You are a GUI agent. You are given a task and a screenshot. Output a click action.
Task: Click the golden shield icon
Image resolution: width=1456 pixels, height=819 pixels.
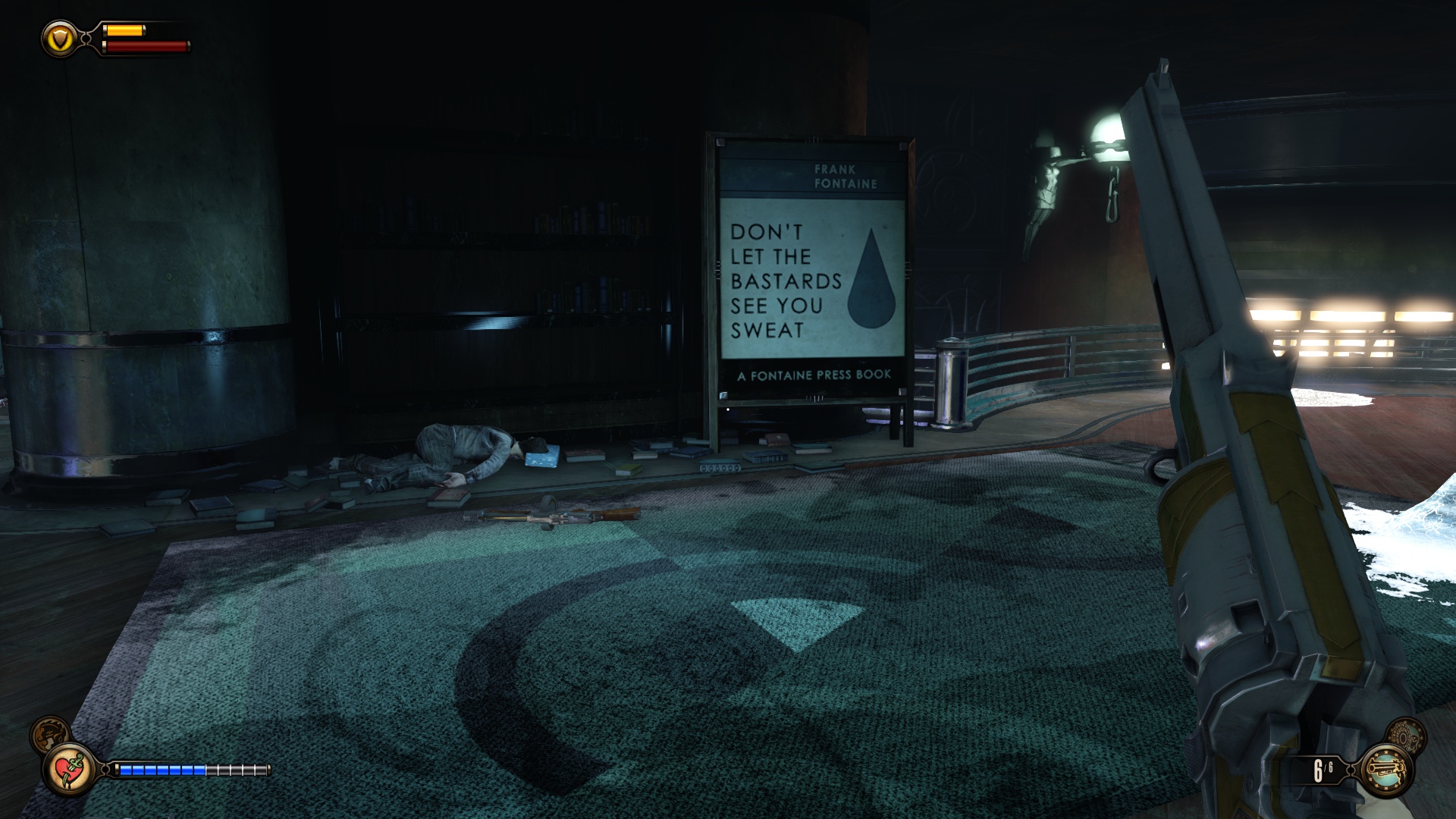pos(59,38)
